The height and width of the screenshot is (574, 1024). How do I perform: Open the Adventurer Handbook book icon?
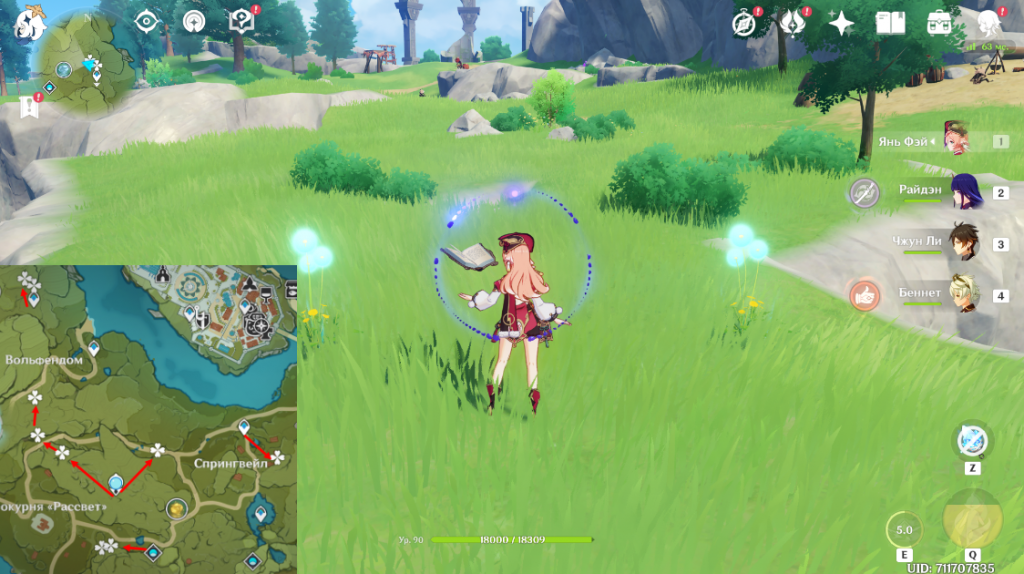[890, 23]
